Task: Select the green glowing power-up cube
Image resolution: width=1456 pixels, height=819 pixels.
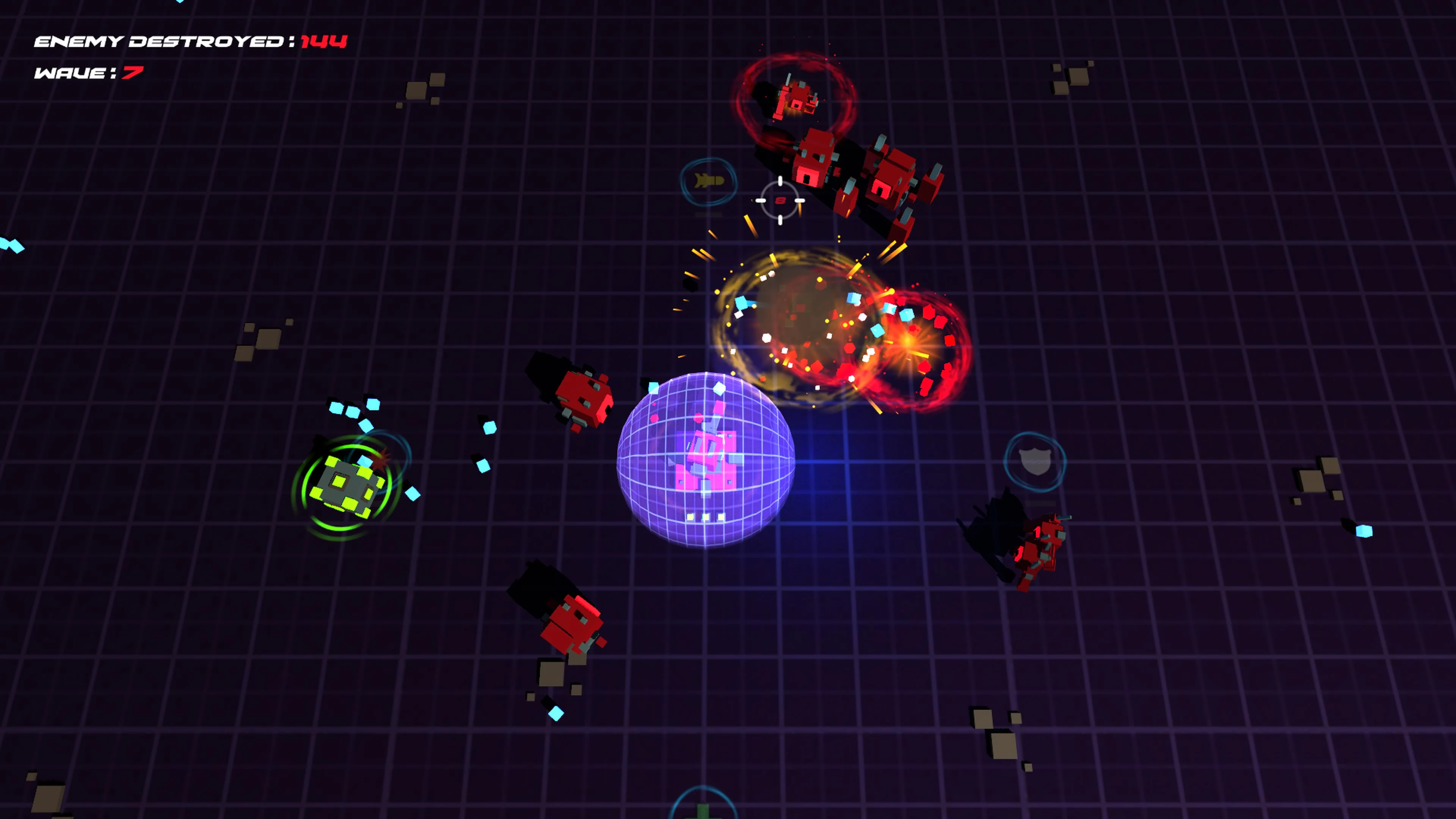Action: click(346, 486)
